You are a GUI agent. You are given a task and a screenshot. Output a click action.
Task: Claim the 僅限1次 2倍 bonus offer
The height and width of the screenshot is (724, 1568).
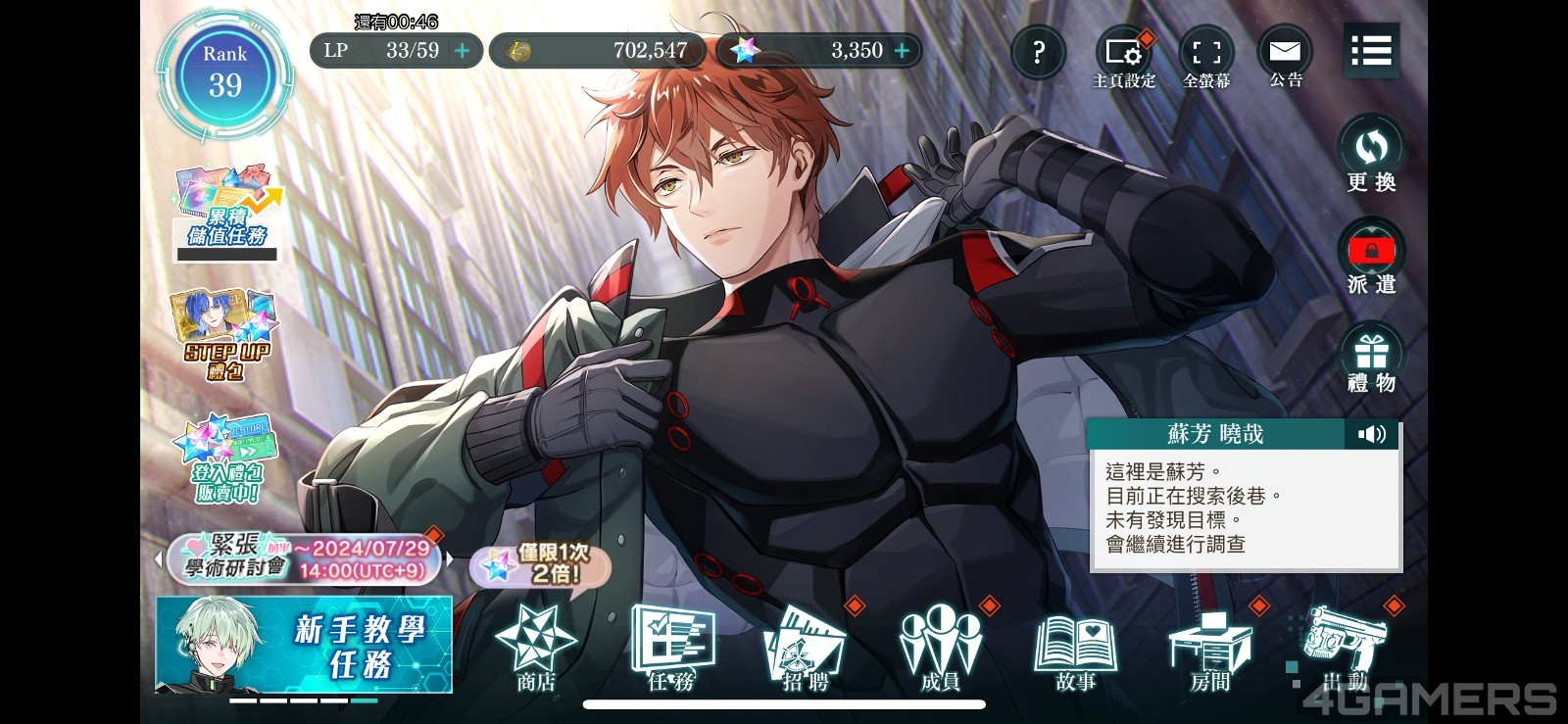coord(541,564)
